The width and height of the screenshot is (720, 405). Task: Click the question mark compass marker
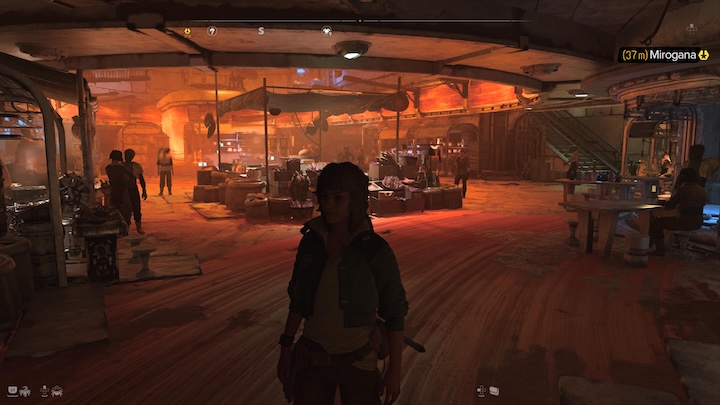(212, 31)
